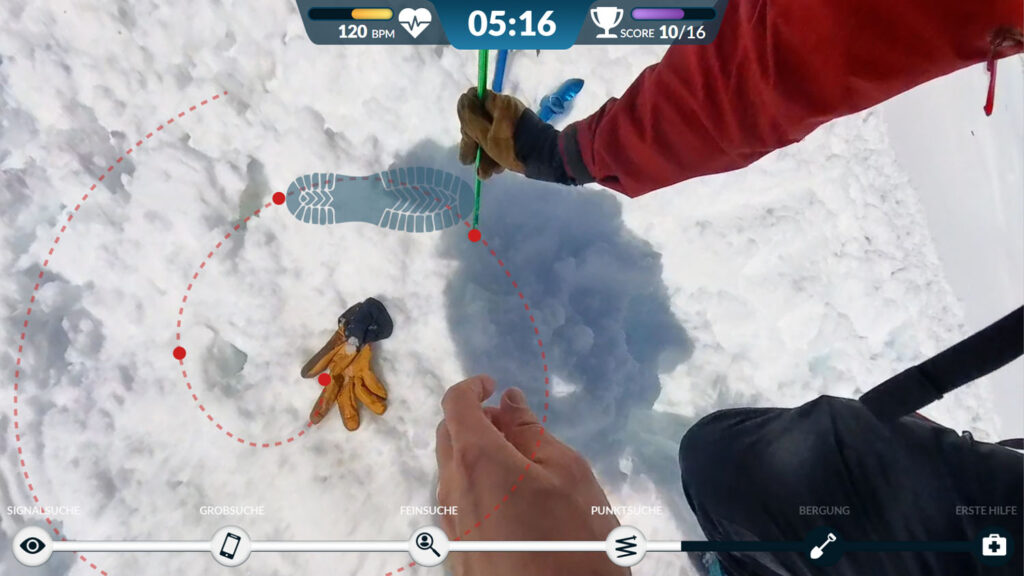This screenshot has height=576, width=1024.
Task: Choose the Punktsuche probe step
Action: (x=626, y=545)
